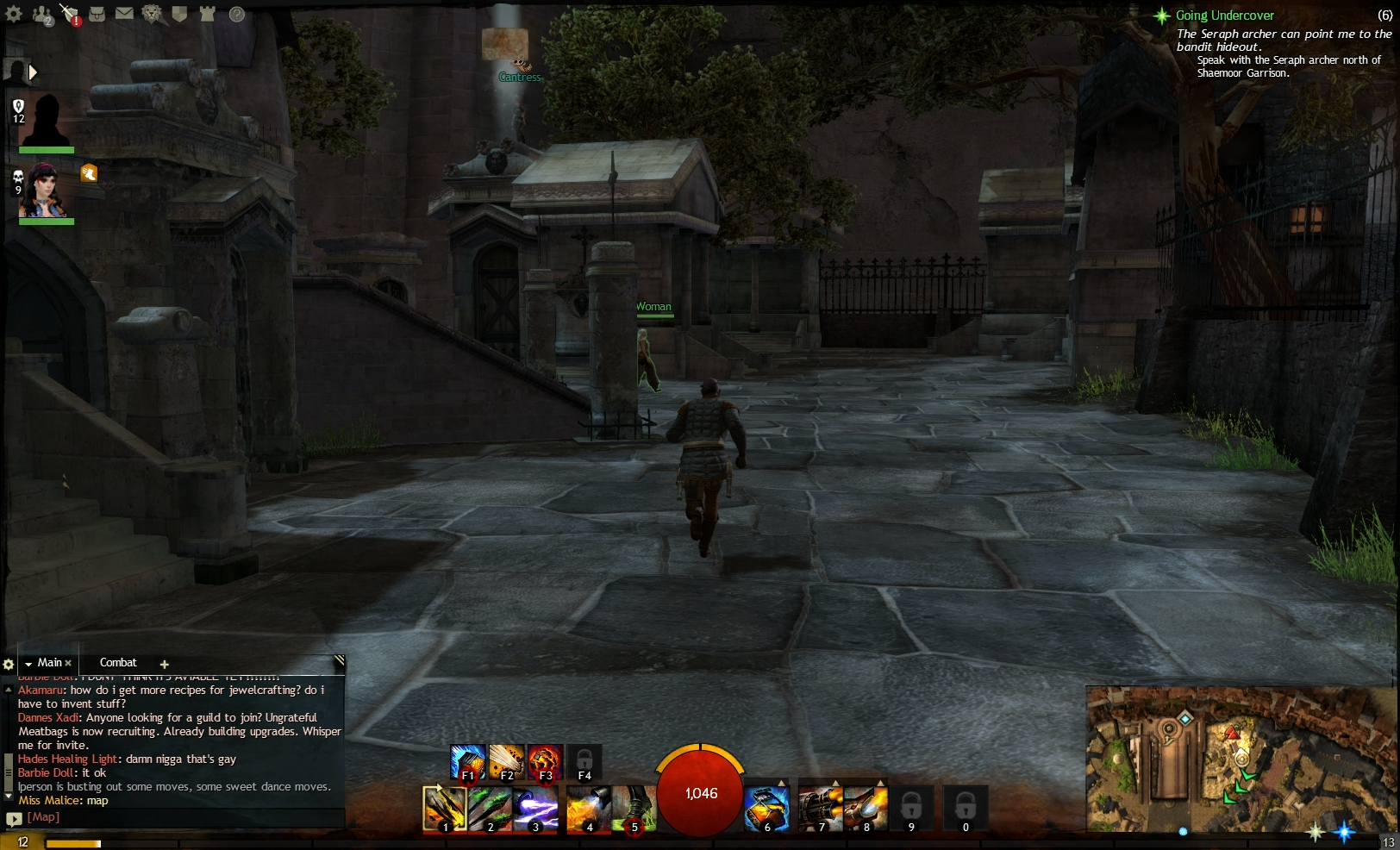The image size is (1400, 850).
Task: Select the Going Undercover quest title
Action: coord(1224,15)
